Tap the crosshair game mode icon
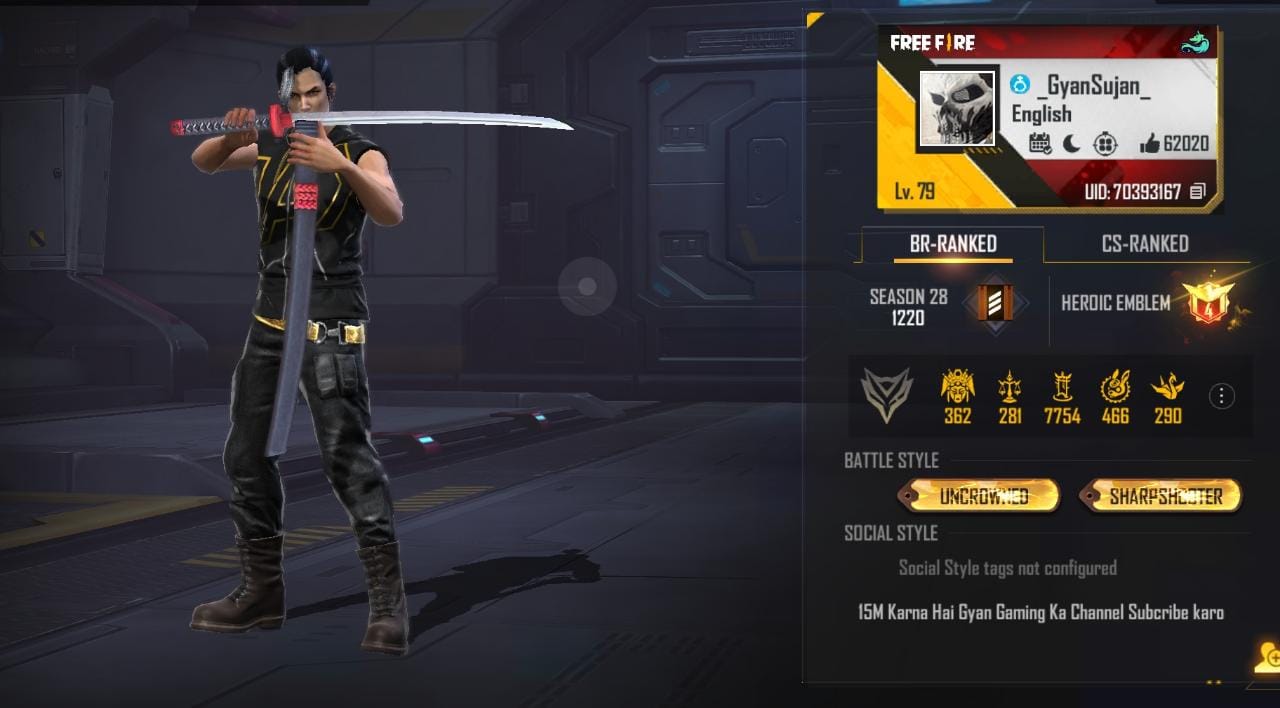This screenshot has height=708, width=1280. 1104,144
